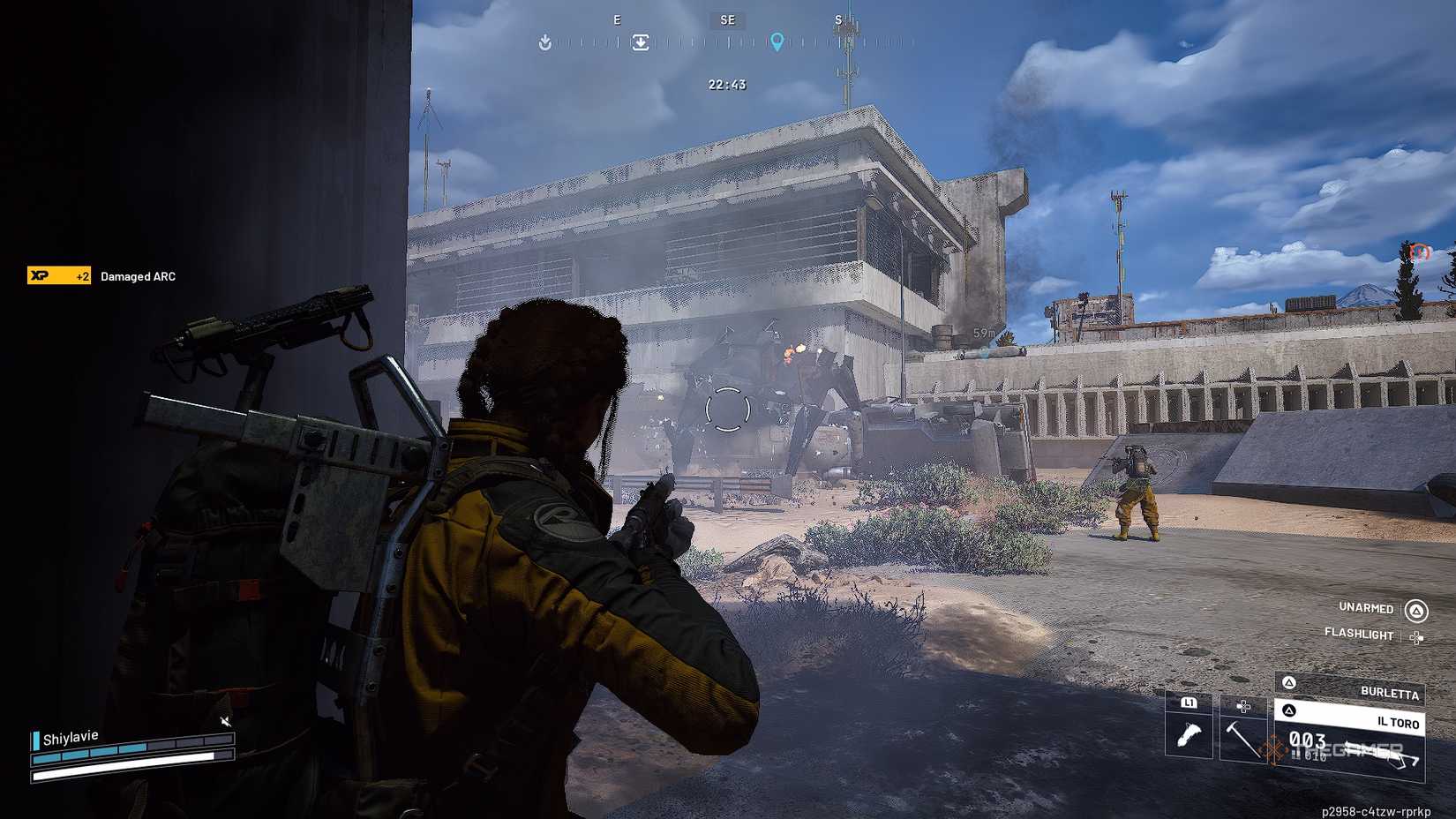Screen dimensions: 1456x819
Task: Click the E marker on the compass bar
Action: pos(617,19)
